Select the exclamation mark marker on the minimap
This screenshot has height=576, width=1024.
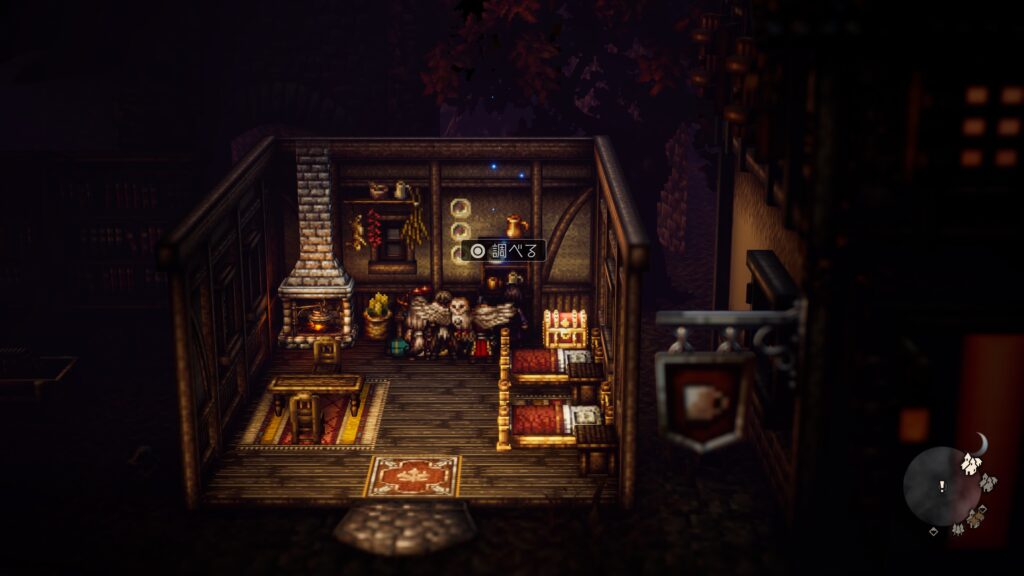[940, 487]
